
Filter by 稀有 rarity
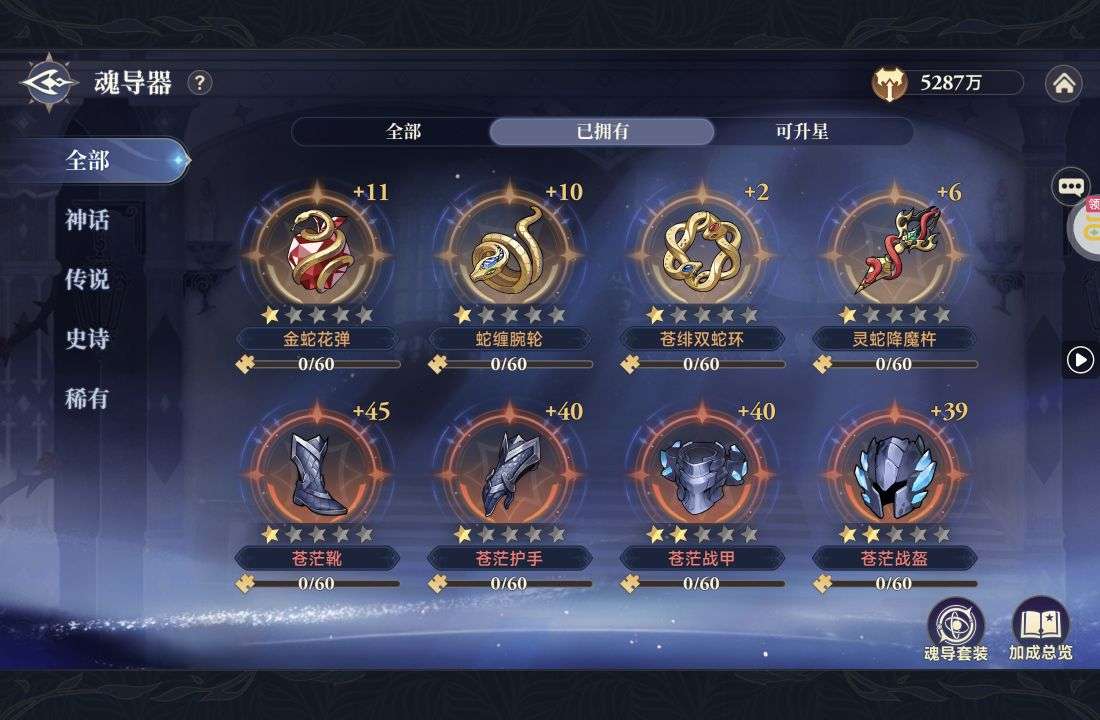coord(88,399)
